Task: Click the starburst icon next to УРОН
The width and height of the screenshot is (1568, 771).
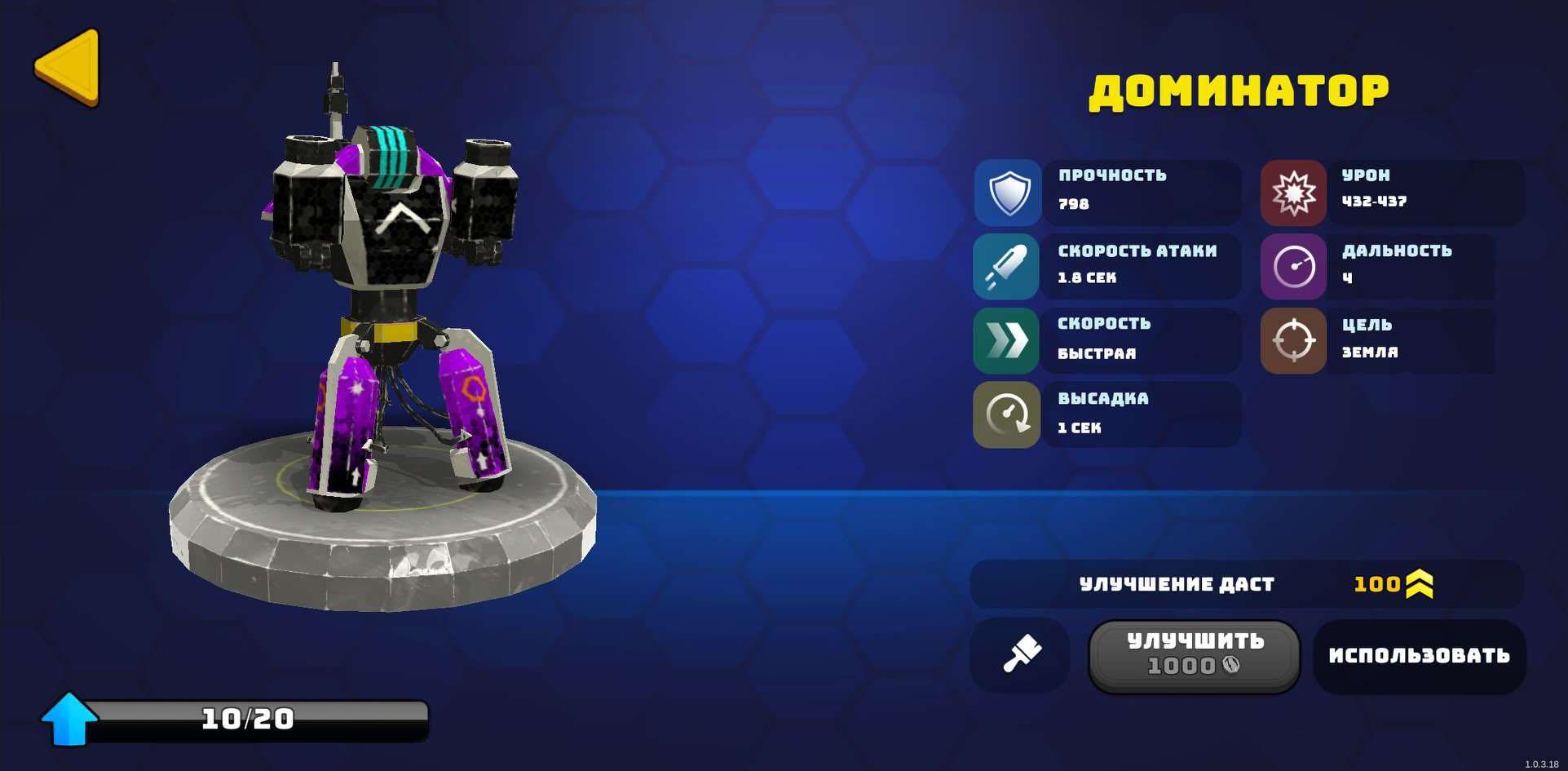Action: [x=1295, y=192]
